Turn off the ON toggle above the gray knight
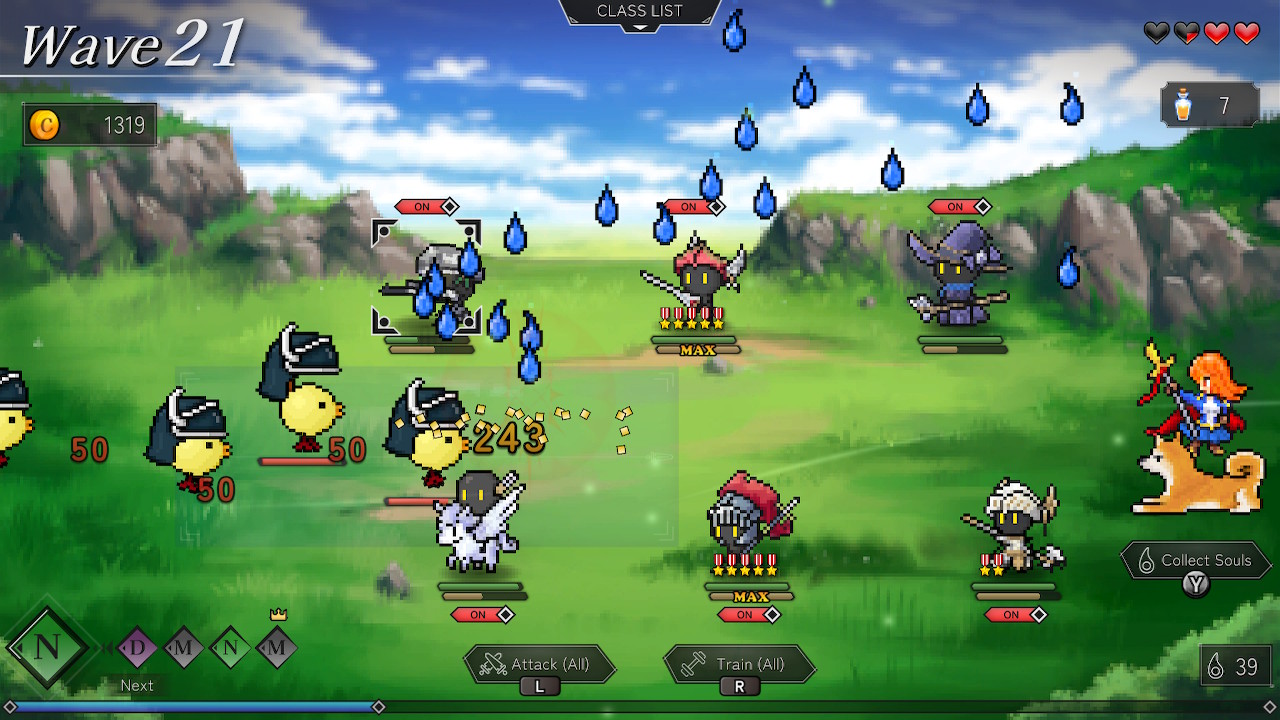Image resolution: width=1280 pixels, height=720 pixels. [423, 207]
